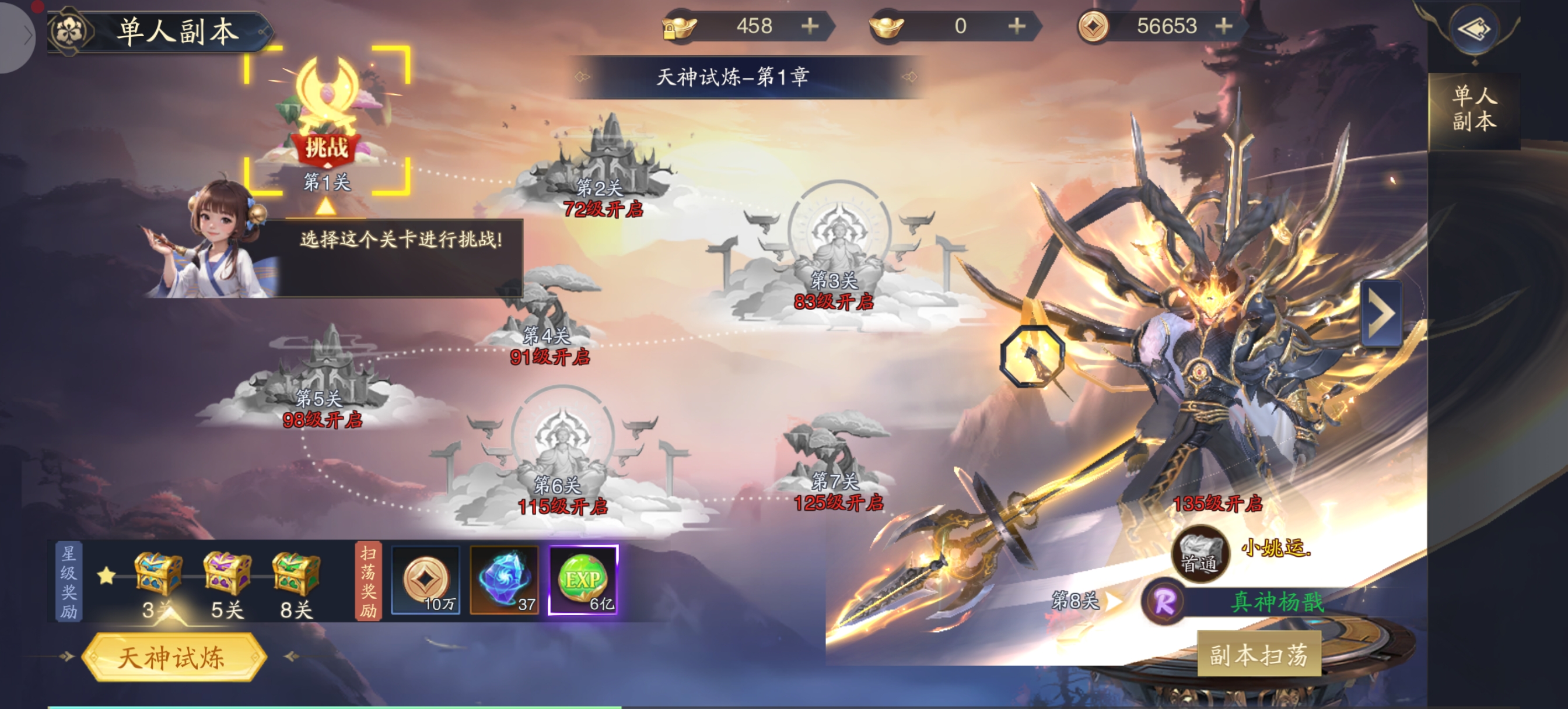Add coins with the 56653 plus
Image resolution: width=1568 pixels, height=709 pixels.
pos(1223,26)
